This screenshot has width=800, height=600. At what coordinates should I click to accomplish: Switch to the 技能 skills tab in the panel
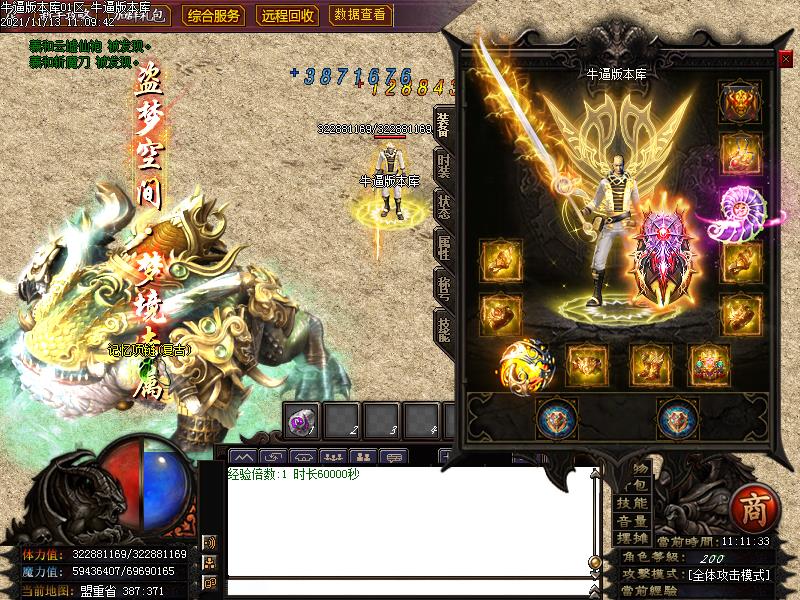click(443, 326)
